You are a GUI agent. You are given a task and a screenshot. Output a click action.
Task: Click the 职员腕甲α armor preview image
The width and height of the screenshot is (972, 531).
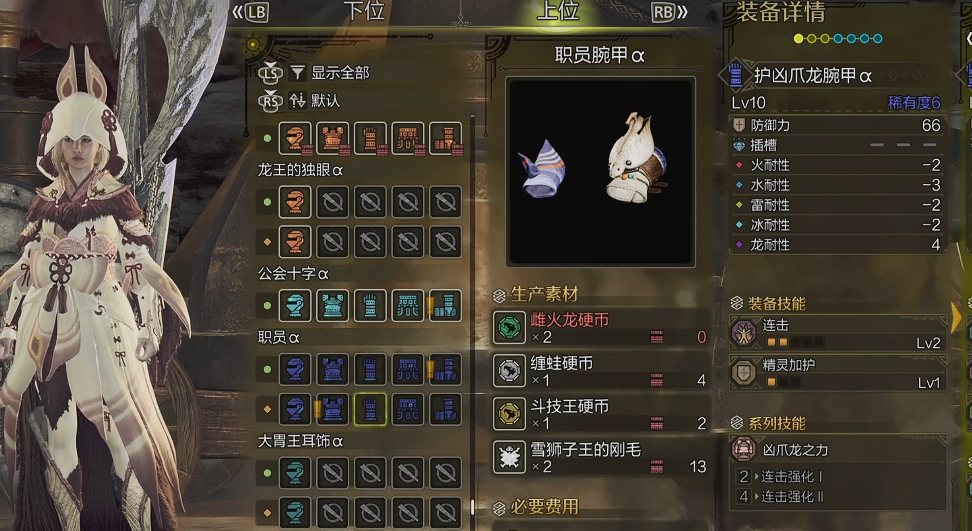pos(600,172)
